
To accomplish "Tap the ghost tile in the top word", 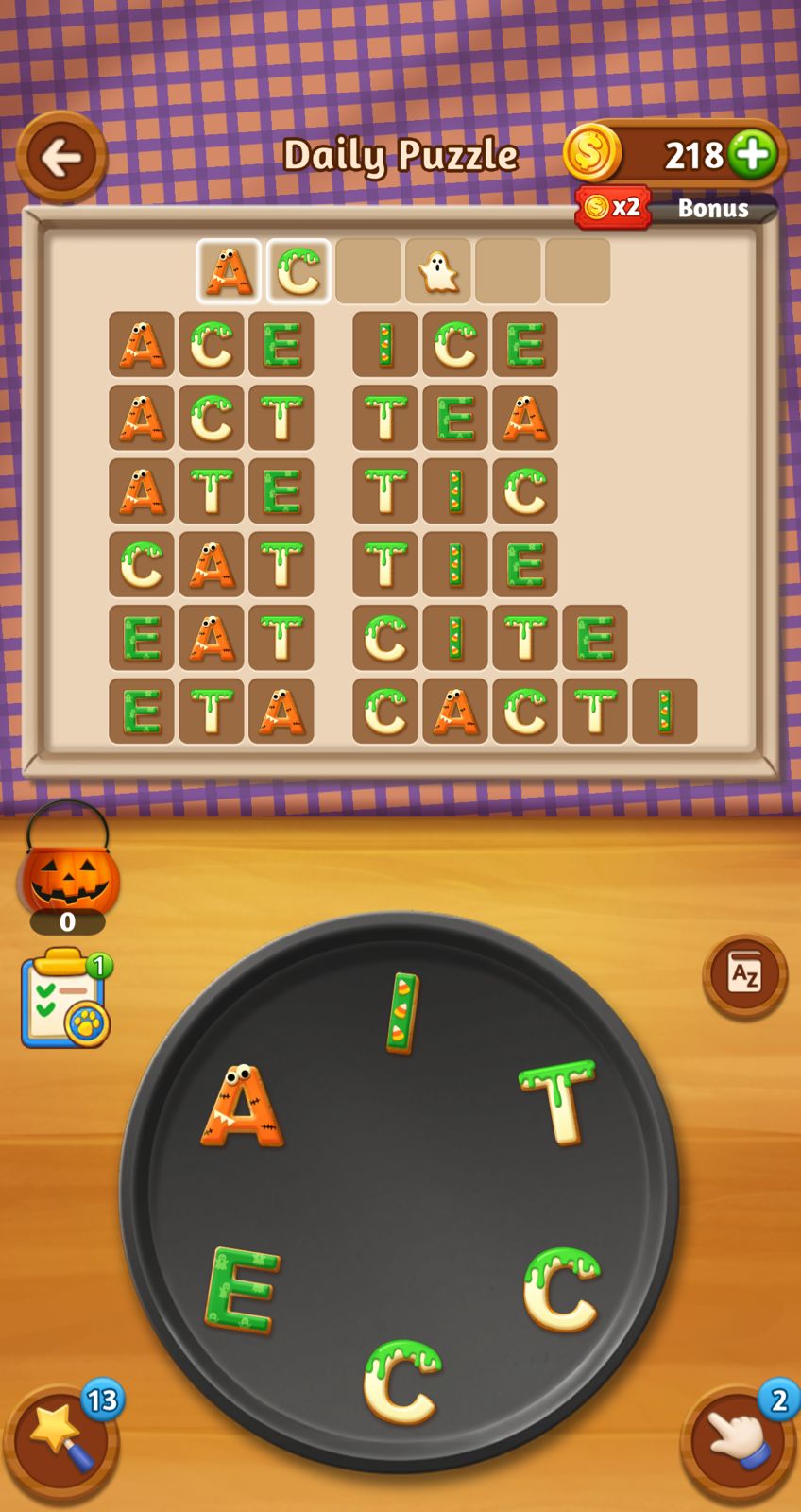I will coord(438,272).
